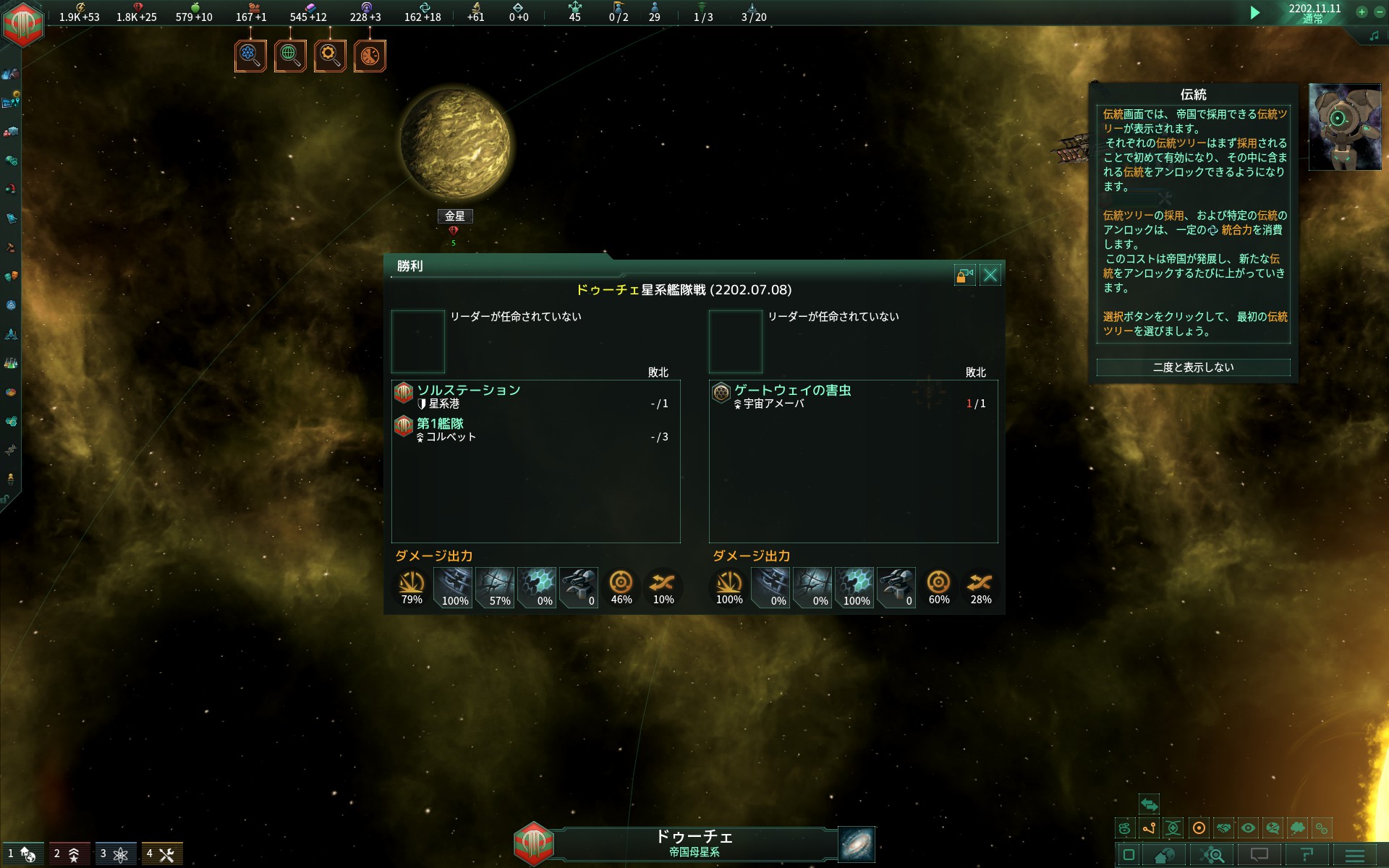Image resolution: width=1389 pixels, height=868 pixels.
Task: Dismiss tutorial with 二度と表示しない button
Action: pos(1193,367)
